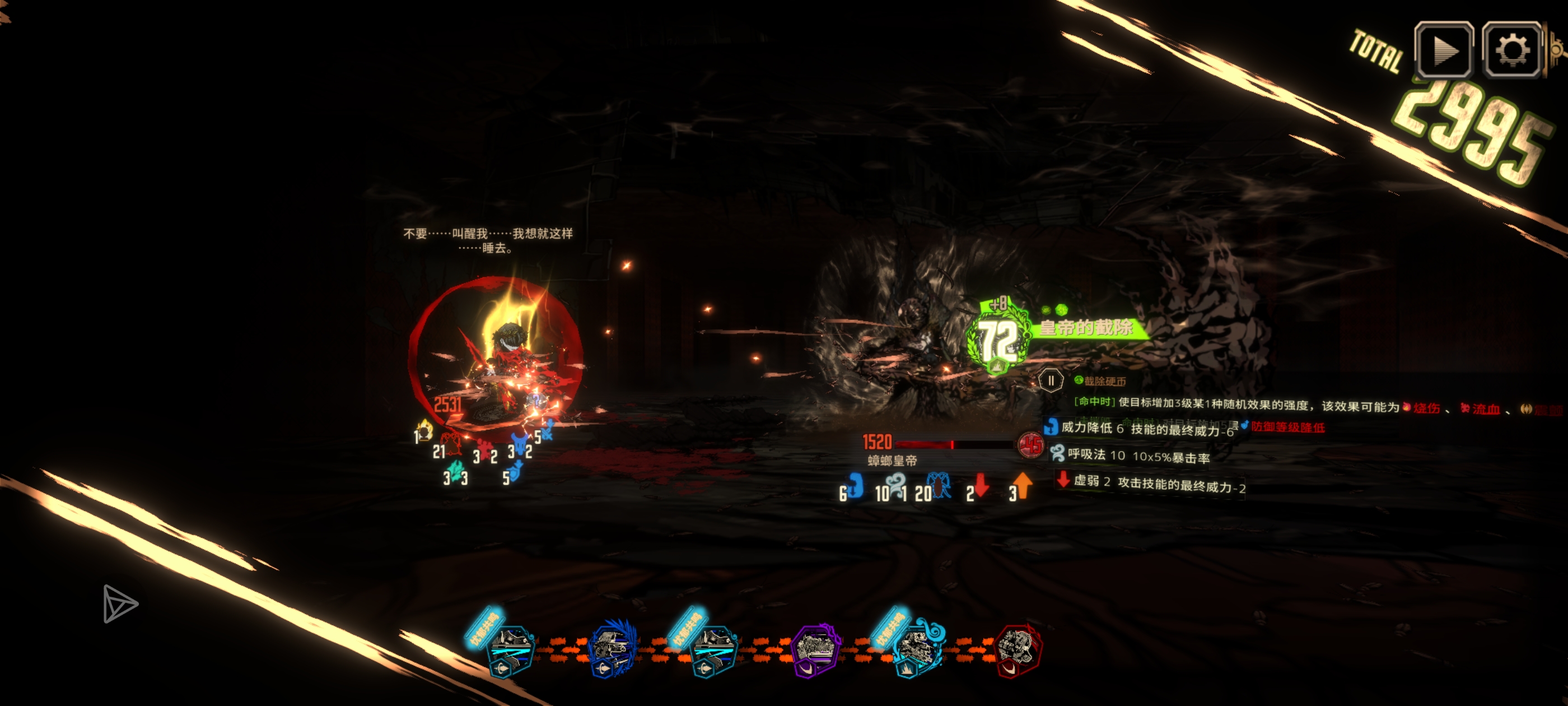Inspect the red down-arrow weakness icon
1568x706 pixels.
click(979, 486)
